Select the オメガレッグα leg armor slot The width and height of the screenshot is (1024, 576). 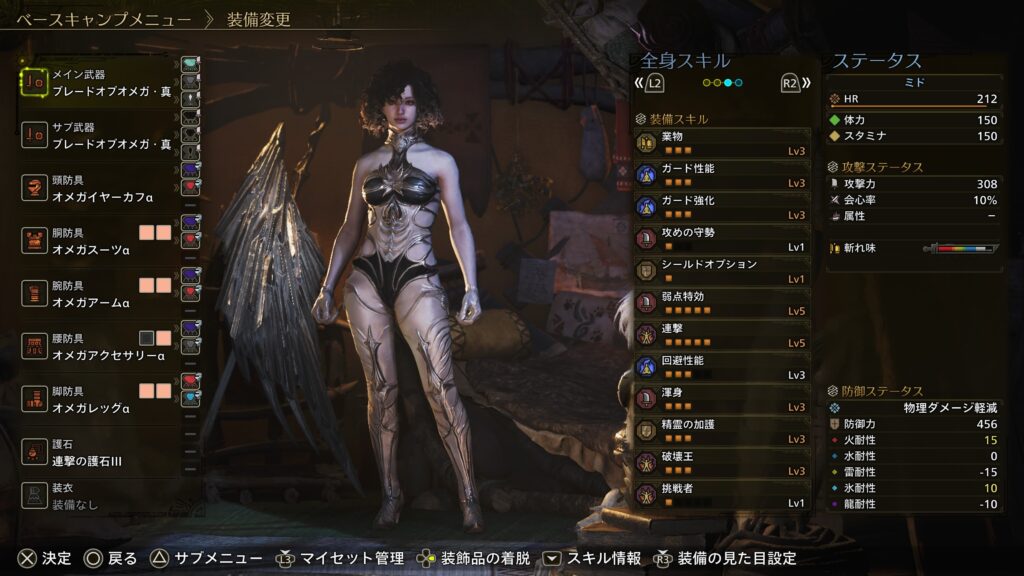(100, 400)
